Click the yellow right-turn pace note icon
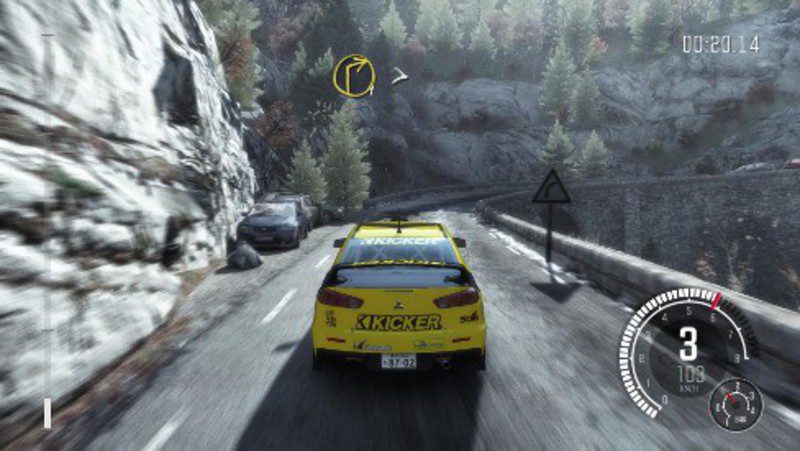800x451 pixels. [x=354, y=75]
